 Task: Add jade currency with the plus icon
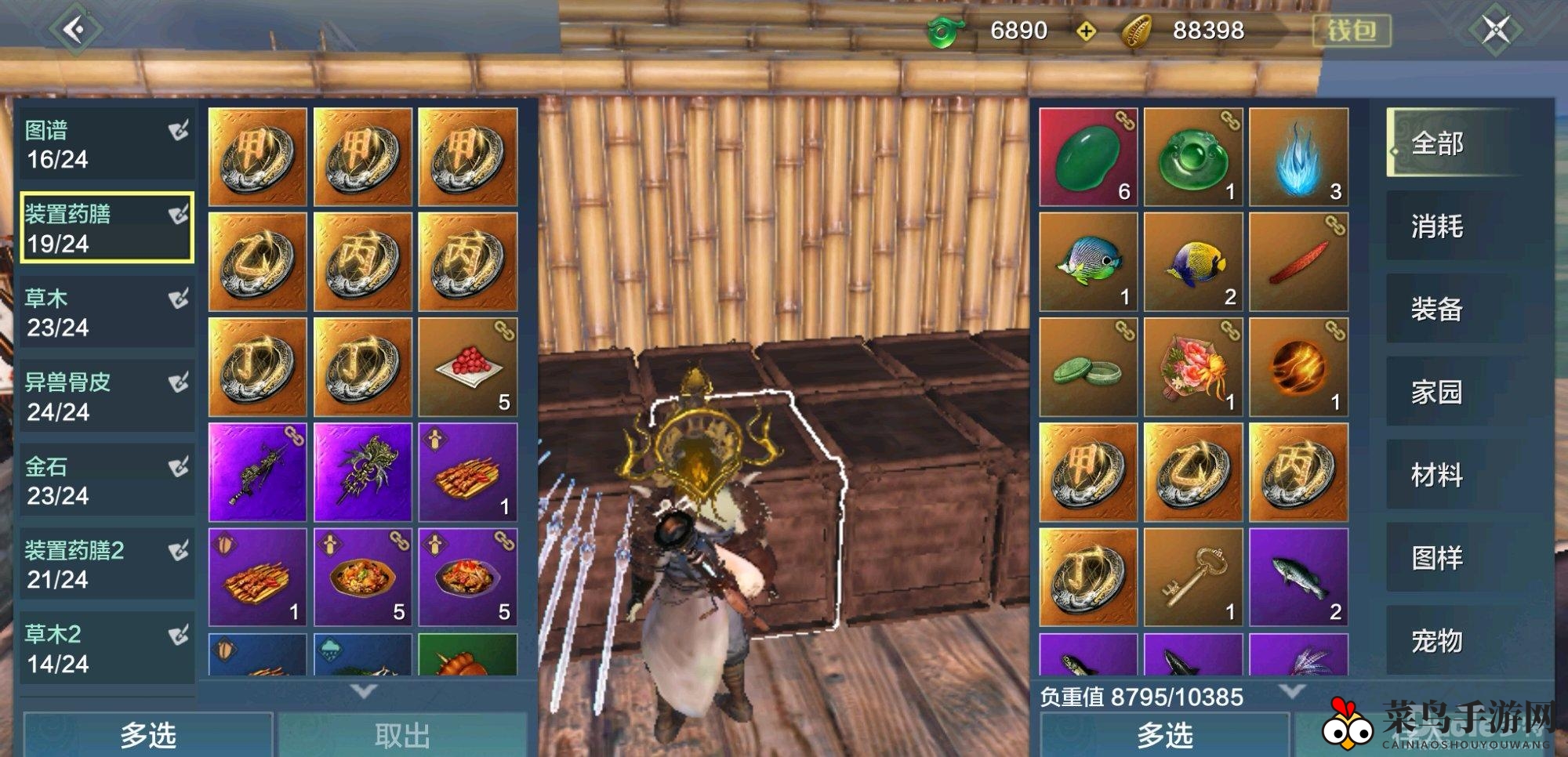point(1086,31)
